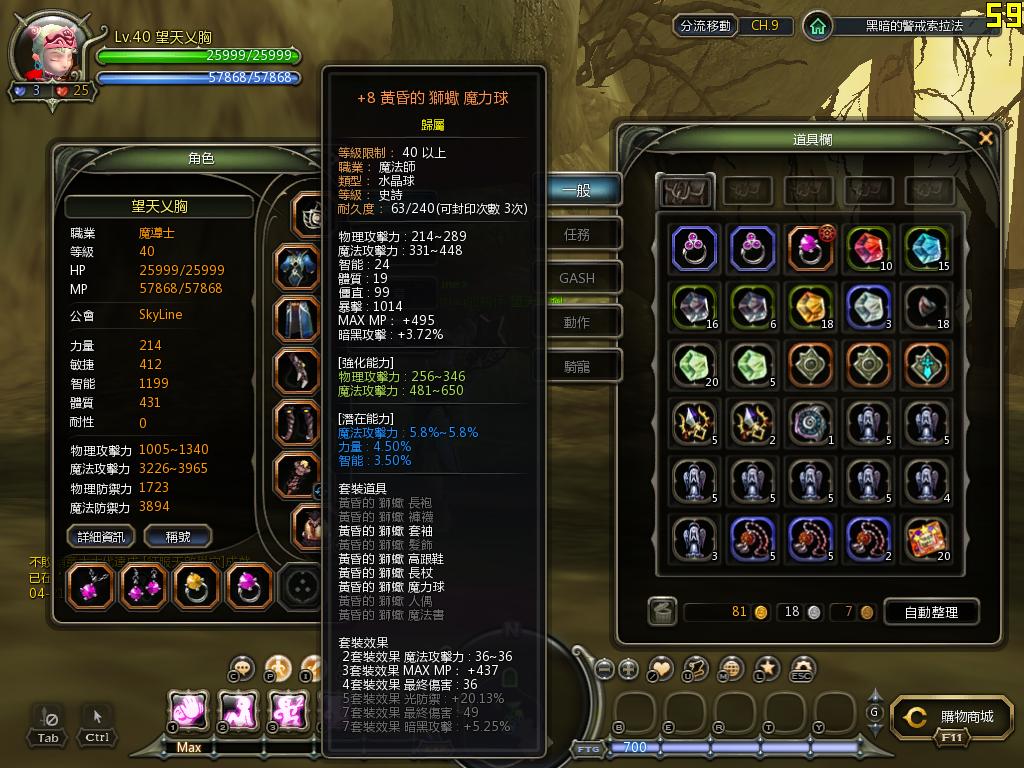The image size is (1024, 768).
Task: Pick the colorful gift box stack of 20
Action: (x=928, y=538)
